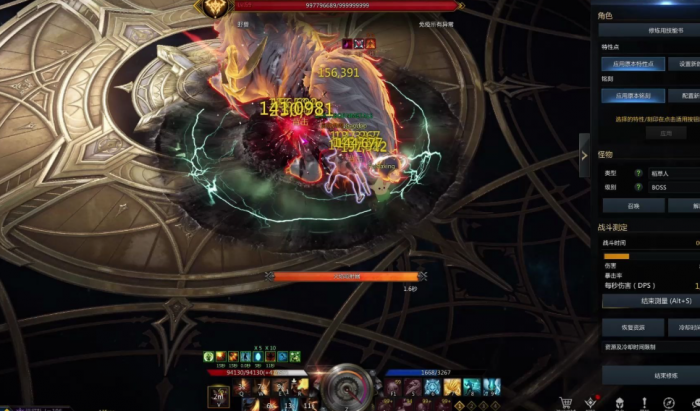The width and height of the screenshot is (700, 411).
Task: Select the green buff icon above the health bar
Action: point(208,356)
